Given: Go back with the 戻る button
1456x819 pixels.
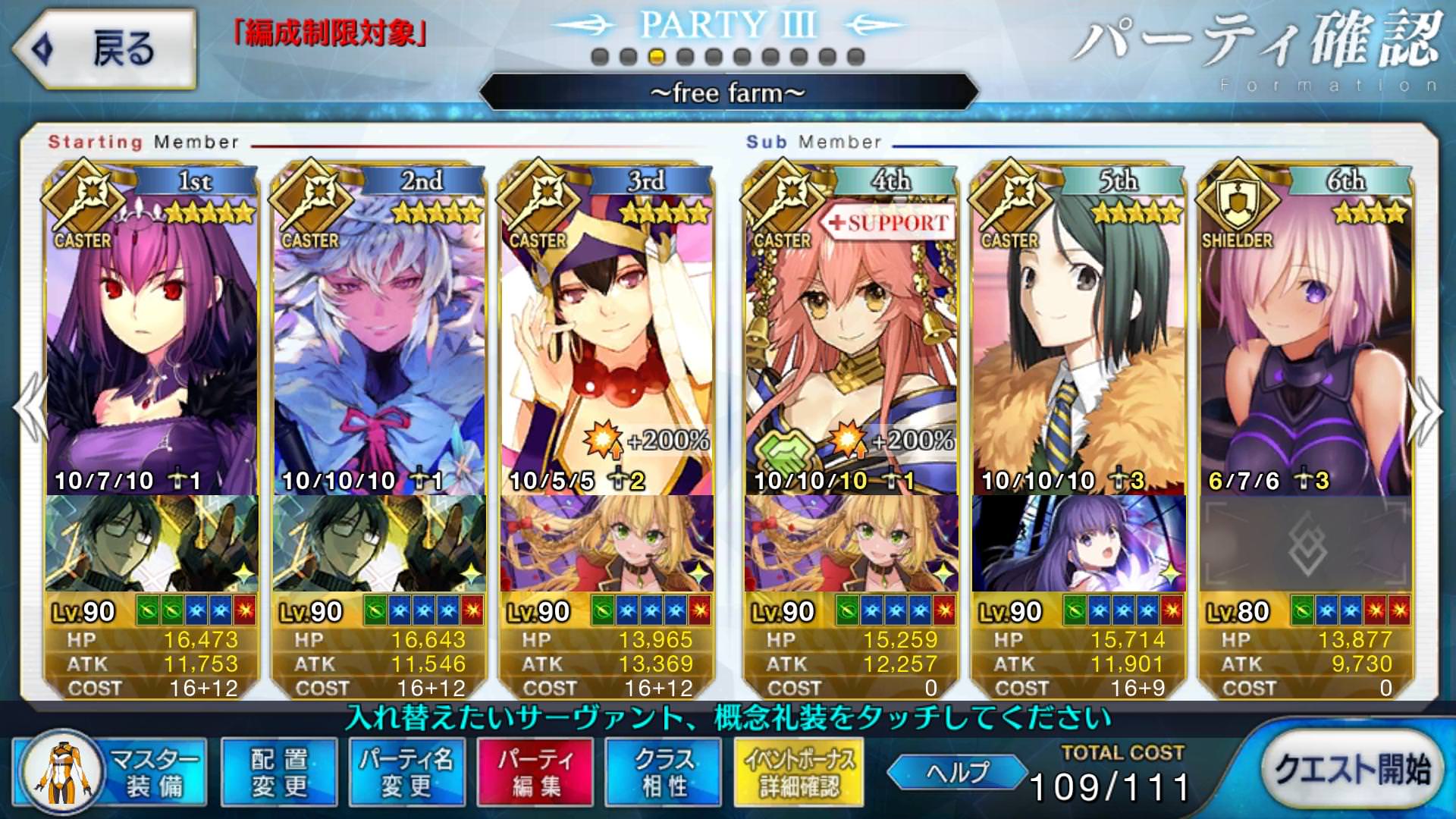Looking at the screenshot, I should pos(105,49).
